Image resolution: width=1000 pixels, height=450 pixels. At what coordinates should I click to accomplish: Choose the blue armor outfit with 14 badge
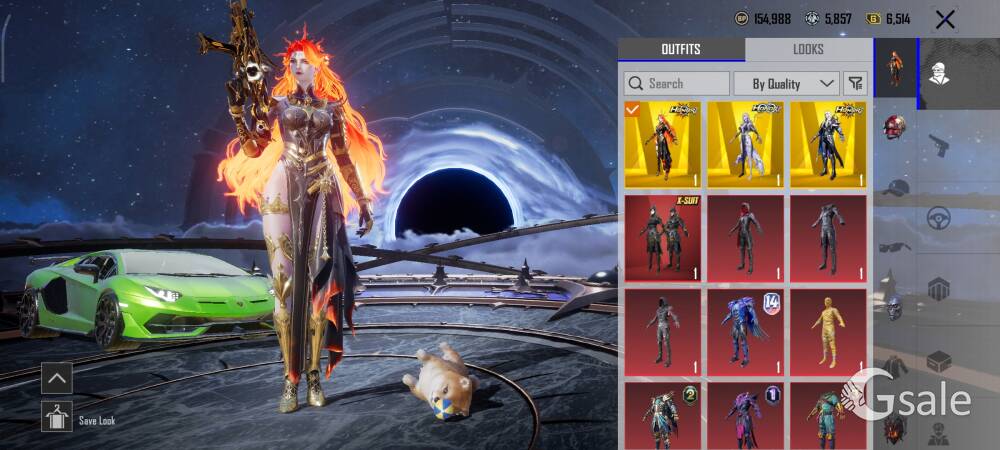pos(745,332)
